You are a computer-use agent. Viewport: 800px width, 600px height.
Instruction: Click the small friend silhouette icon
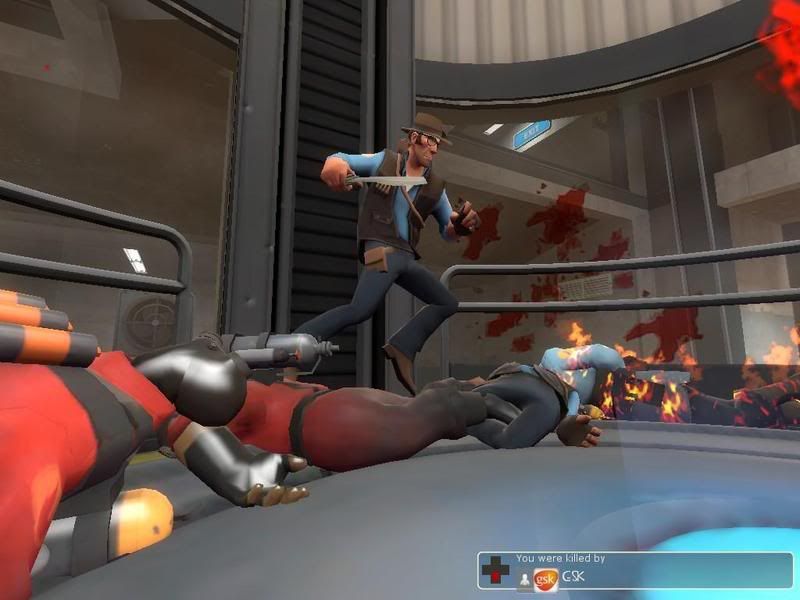(x=524, y=581)
